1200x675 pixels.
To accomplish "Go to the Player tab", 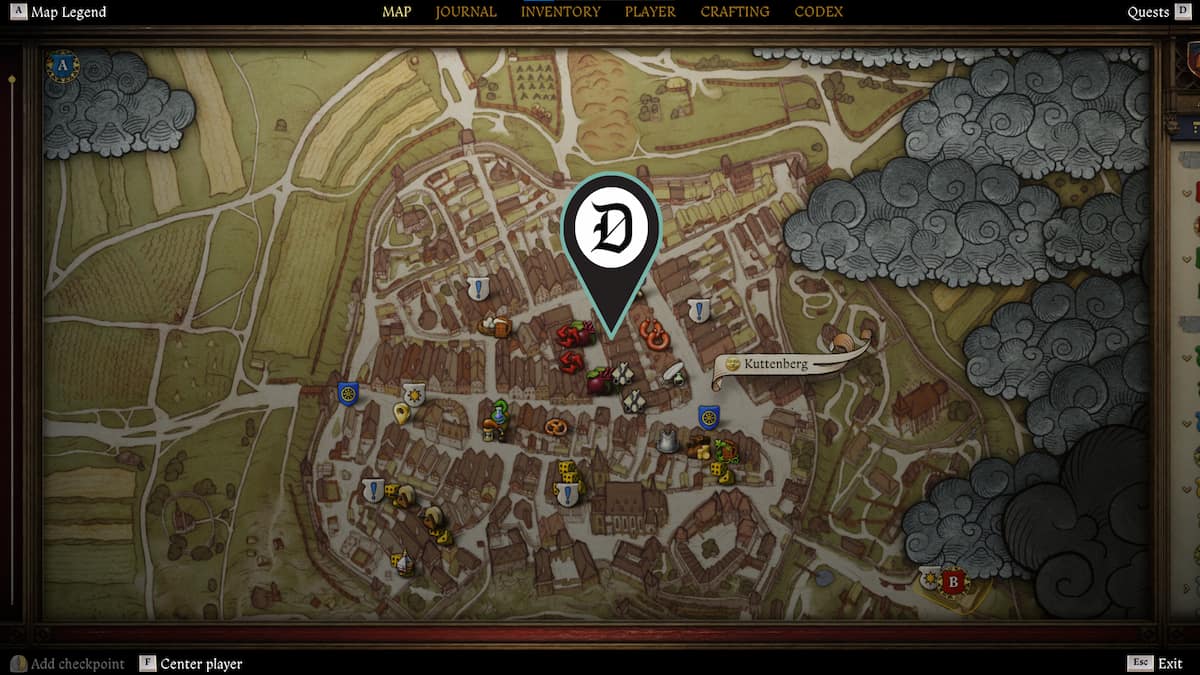I will point(650,12).
